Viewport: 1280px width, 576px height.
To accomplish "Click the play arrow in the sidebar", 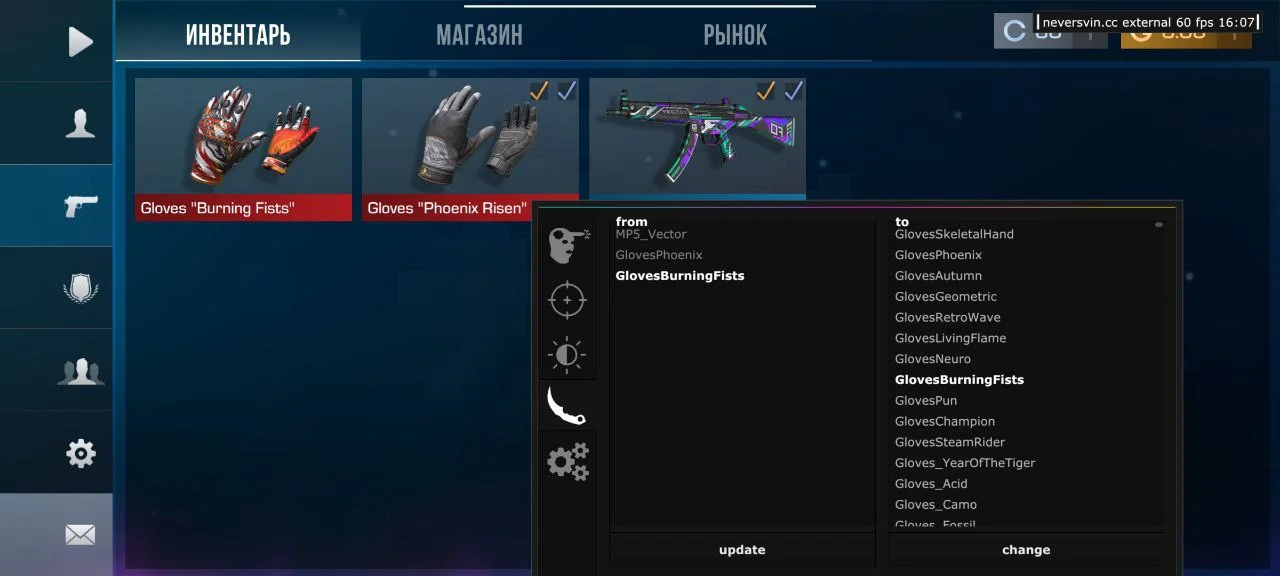I will click(x=80, y=41).
